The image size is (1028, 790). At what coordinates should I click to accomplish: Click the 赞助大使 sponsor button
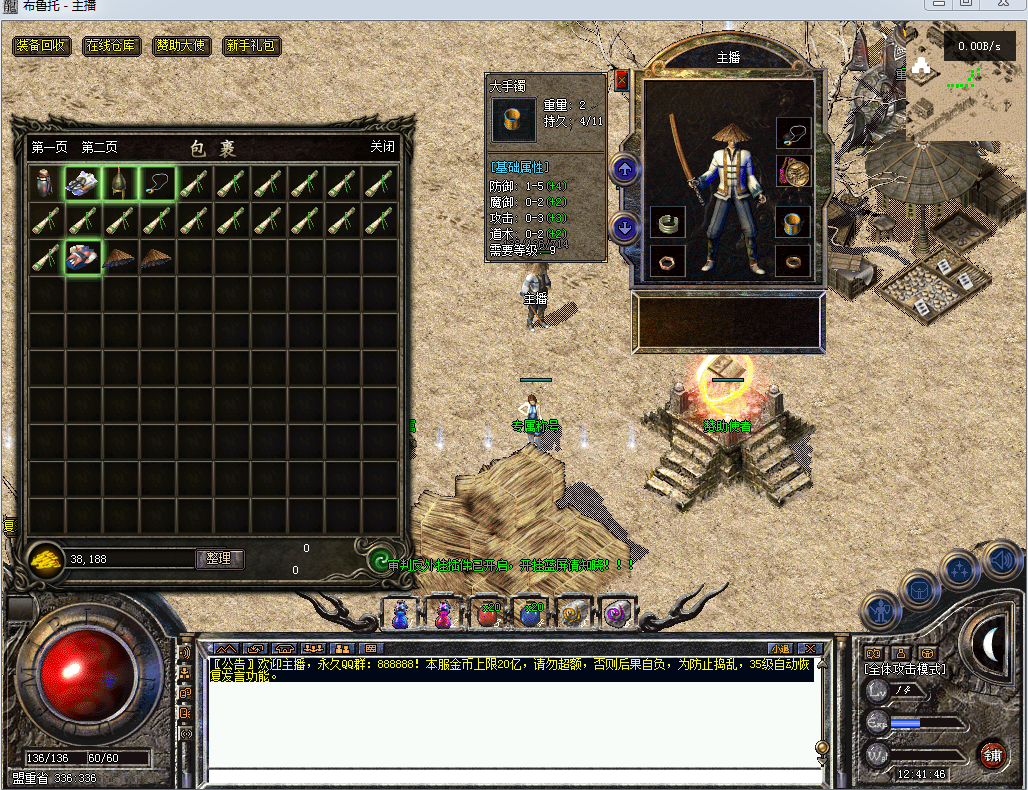click(x=181, y=46)
